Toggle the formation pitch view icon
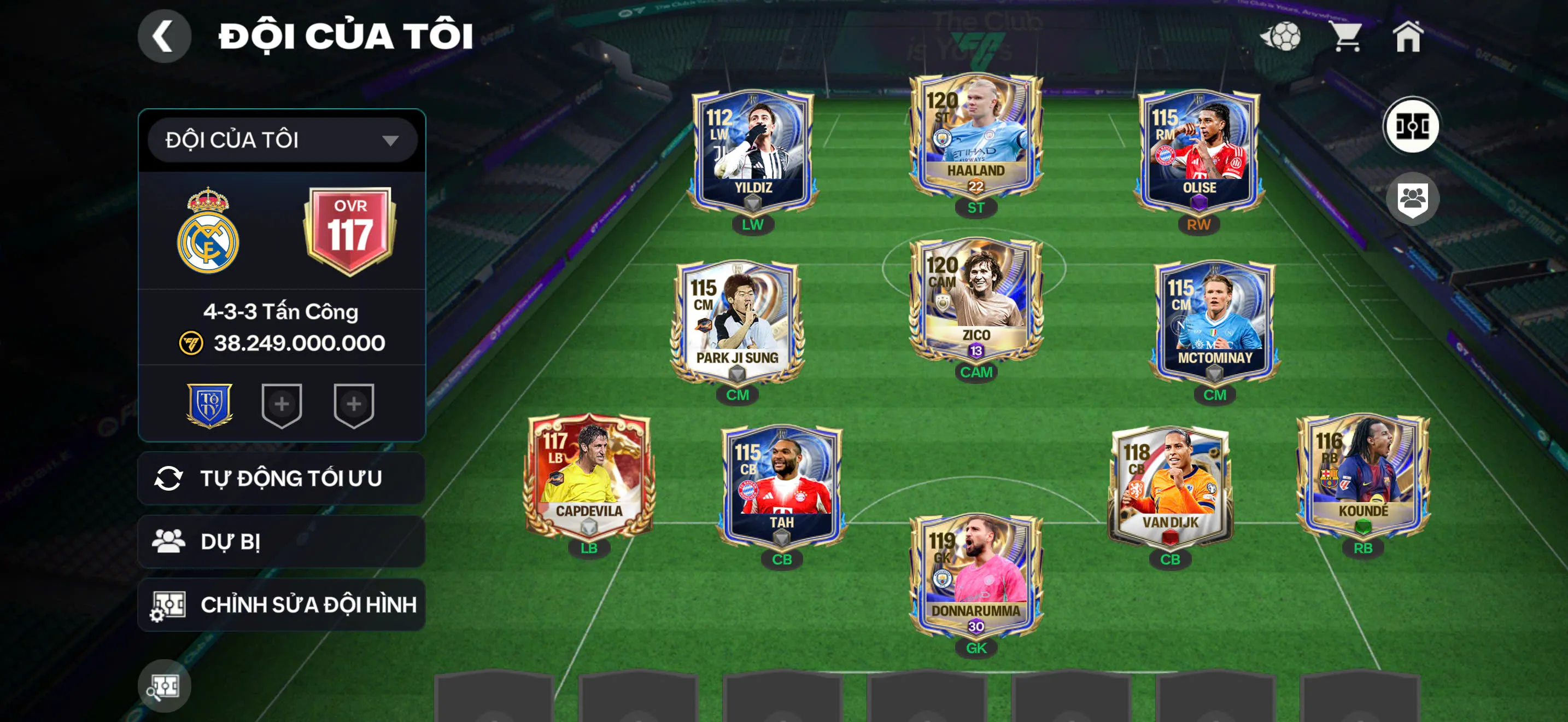Viewport: 1568px width, 722px height. click(x=1412, y=126)
